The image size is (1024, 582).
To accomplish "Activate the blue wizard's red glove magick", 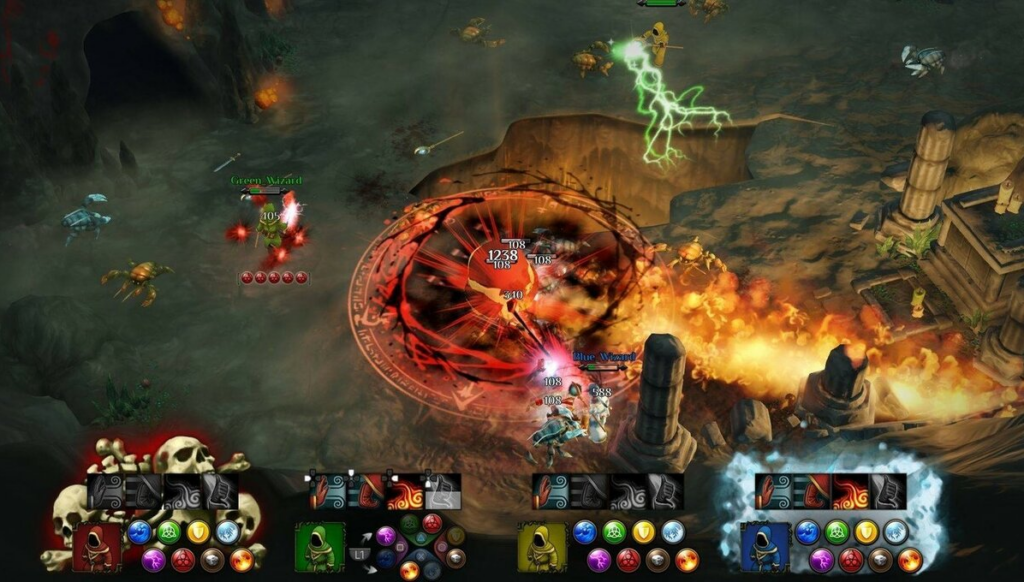I will 814,492.
